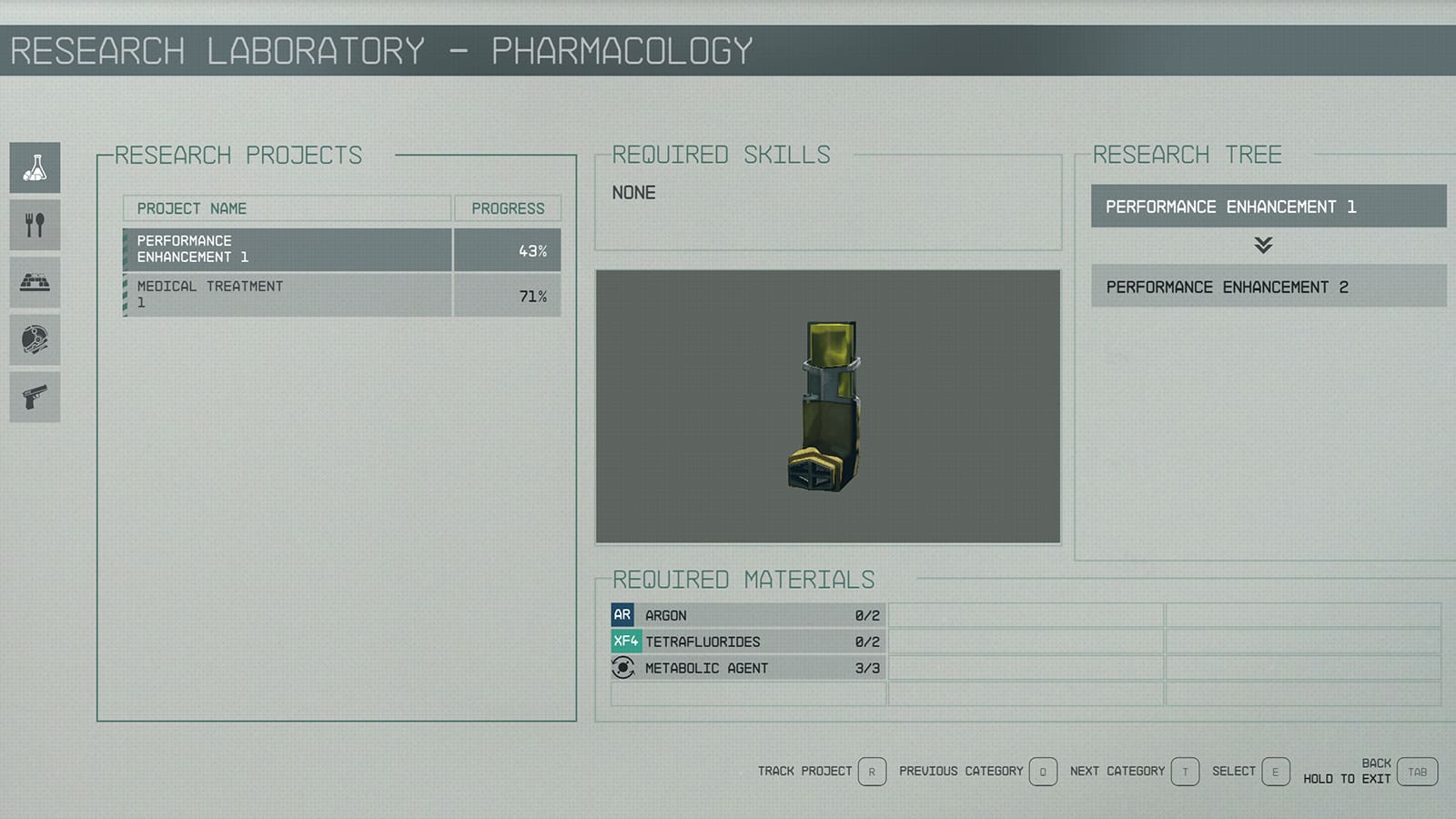
Task: Switch to the Food and Drink category
Action: (x=35, y=225)
